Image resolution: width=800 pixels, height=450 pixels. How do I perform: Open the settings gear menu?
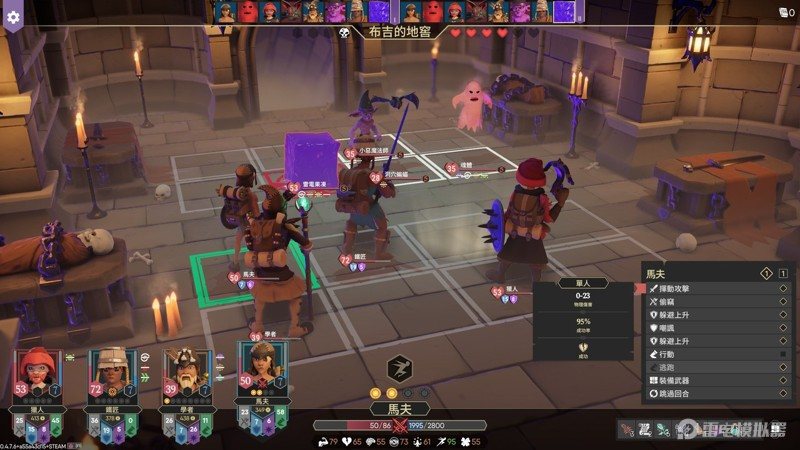tap(13, 16)
